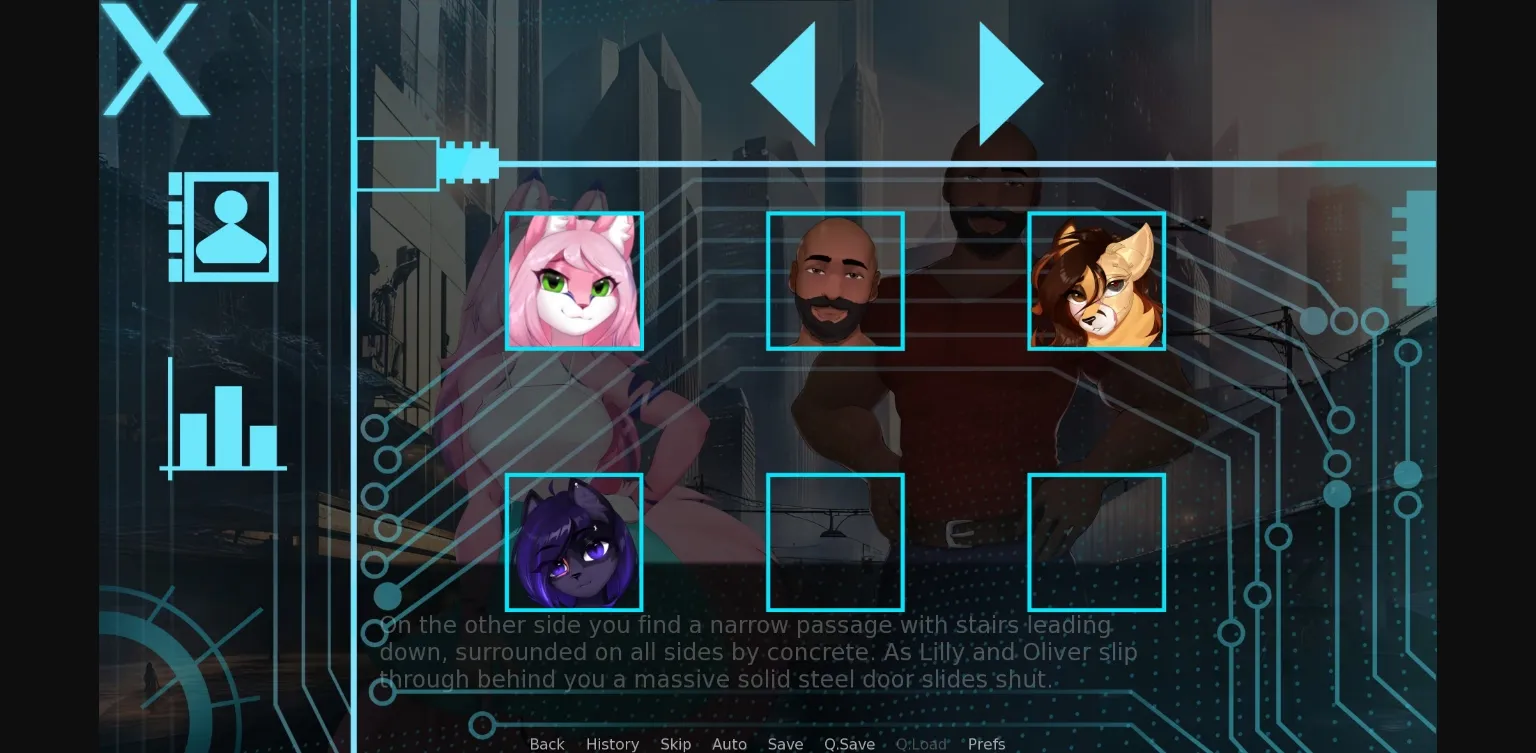Click the progress slider near the top left
The height and width of the screenshot is (753, 1536).
pyautogui.click(x=398, y=163)
